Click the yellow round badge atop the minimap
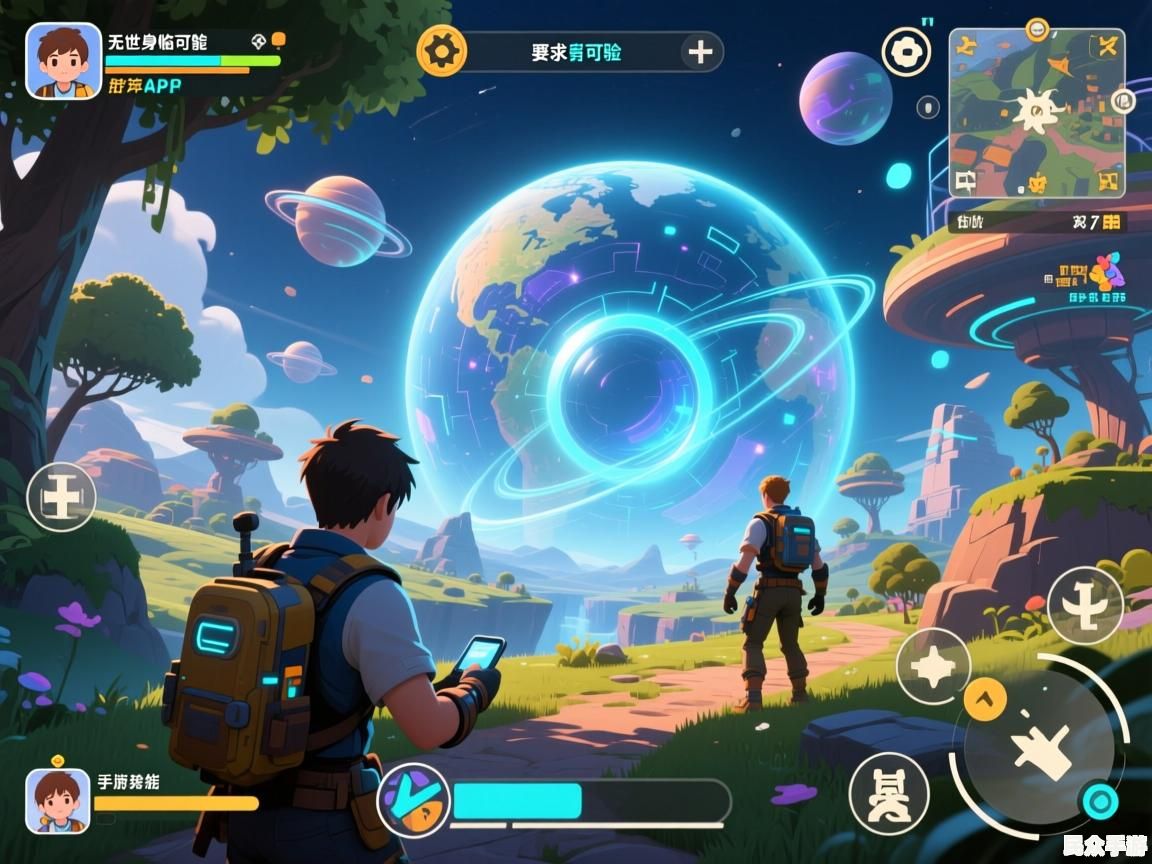The image size is (1152, 864). click(1037, 28)
